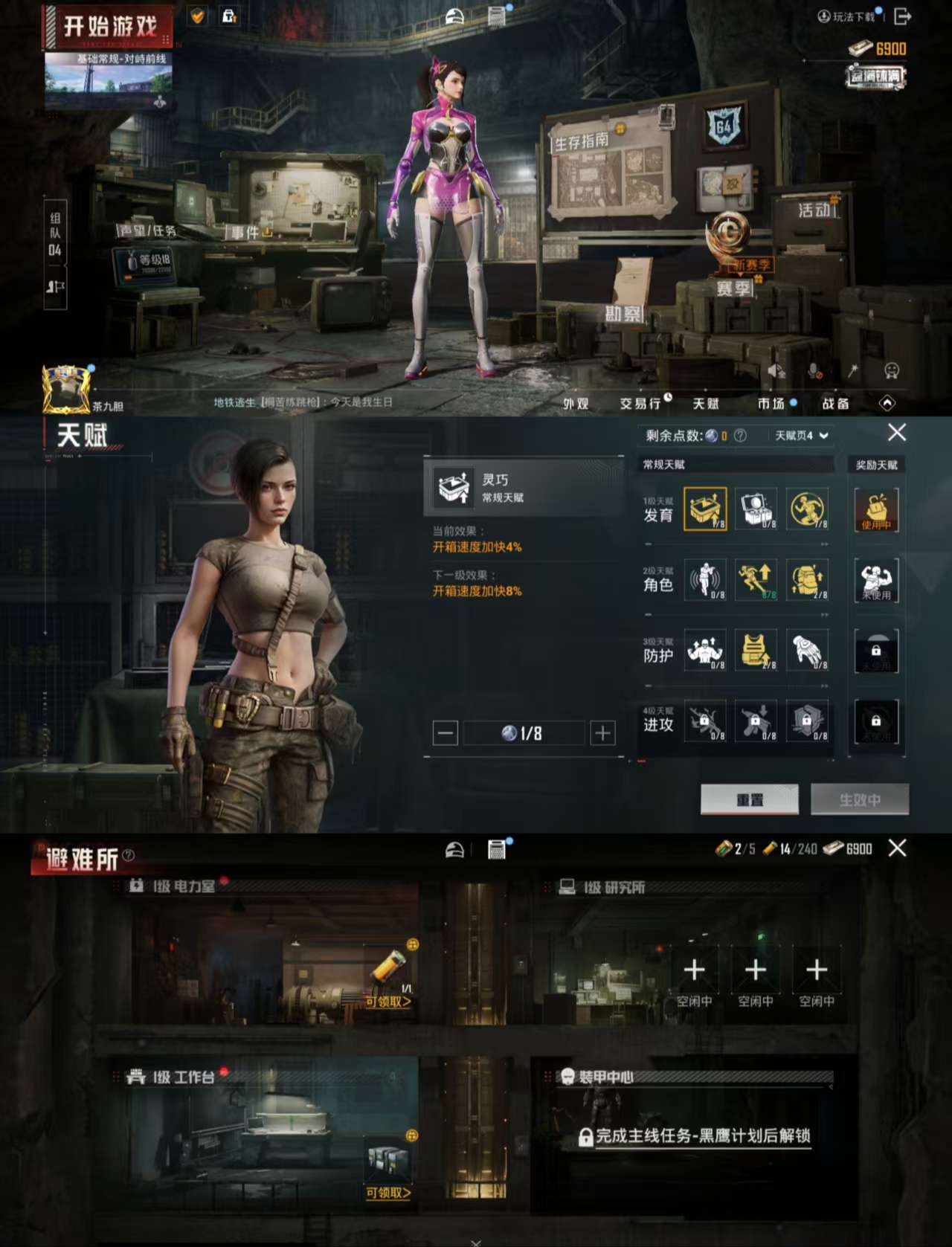Image resolution: width=952 pixels, height=1247 pixels.
Task: Toggle the 使用中 reward talent in 奖励天赋 column
Action: [x=877, y=509]
